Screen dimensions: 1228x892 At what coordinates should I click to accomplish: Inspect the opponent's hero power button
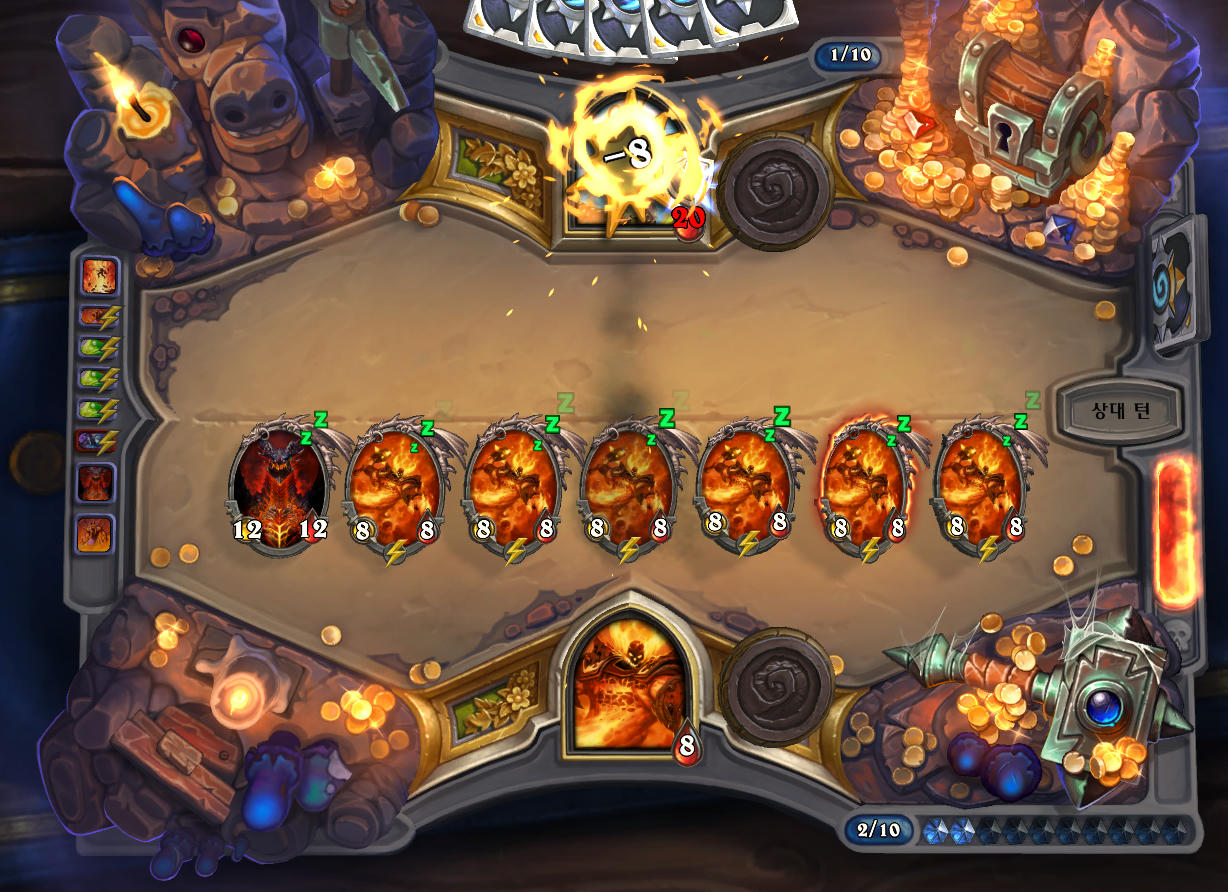pos(777,190)
